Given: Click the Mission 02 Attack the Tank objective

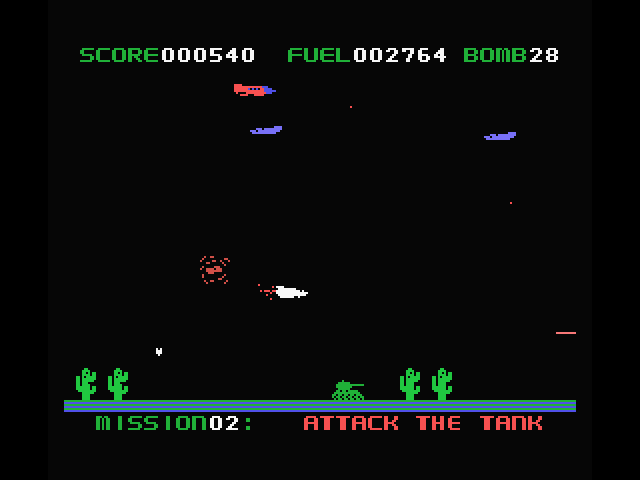Looking at the screenshot, I should (320, 423).
